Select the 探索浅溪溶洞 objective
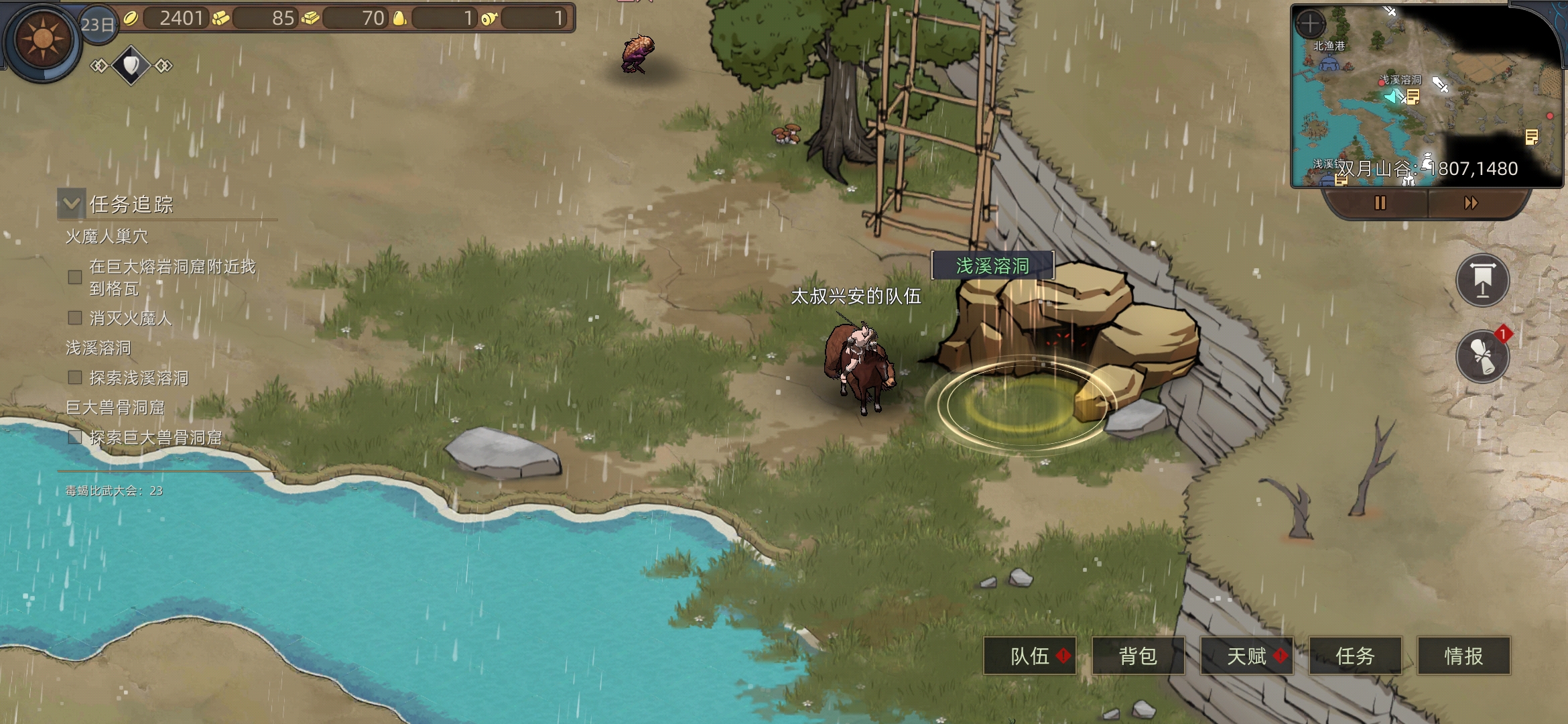 pyautogui.click(x=139, y=378)
